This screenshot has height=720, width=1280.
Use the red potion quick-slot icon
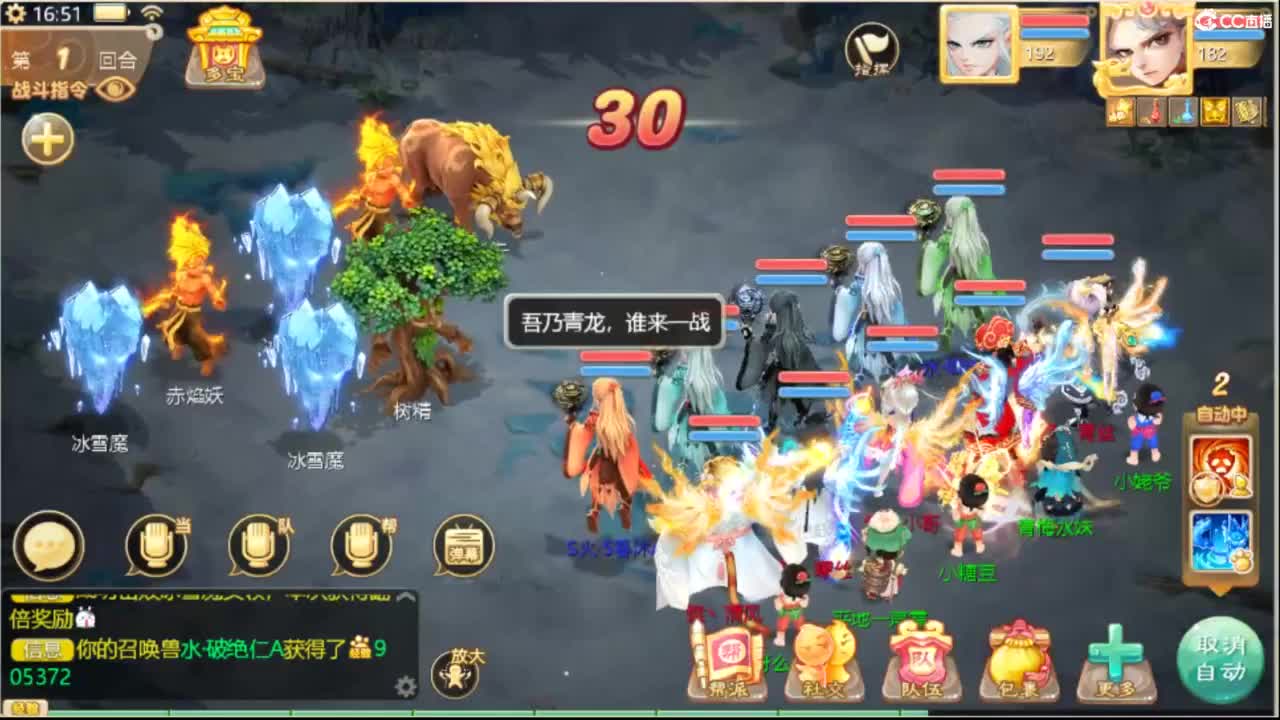point(1151,112)
